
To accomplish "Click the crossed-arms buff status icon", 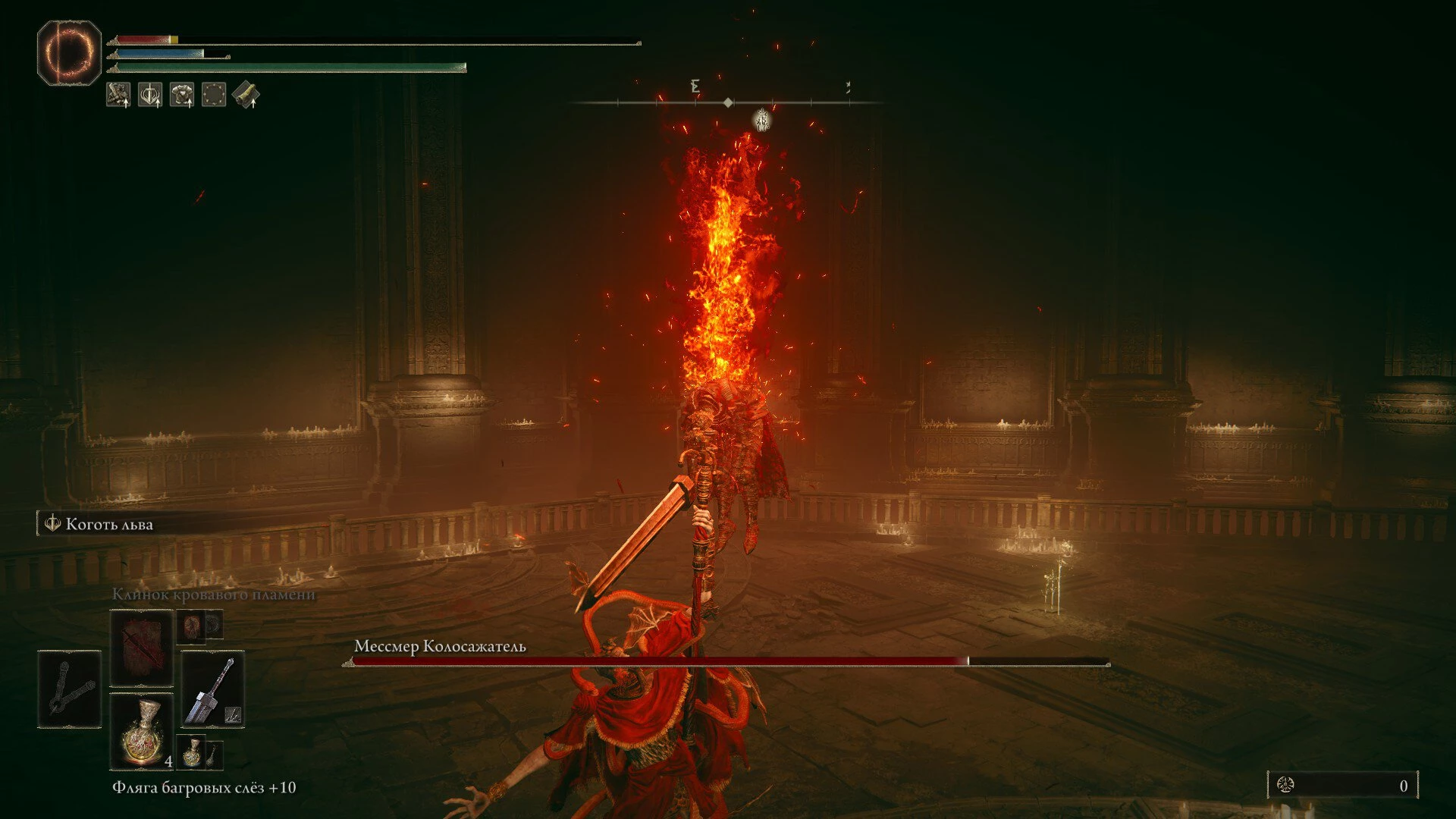I will (x=118, y=95).
